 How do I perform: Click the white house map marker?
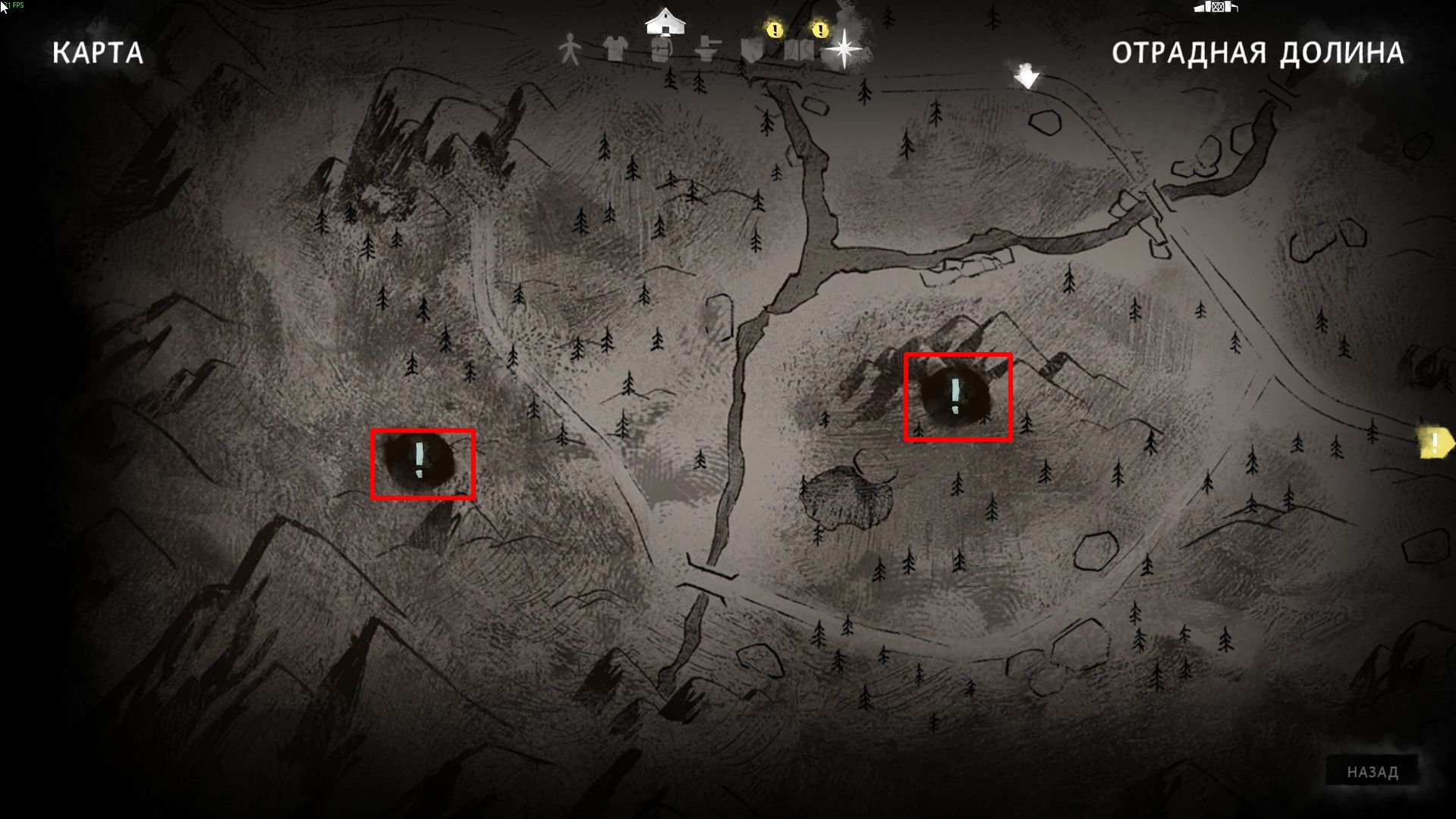coord(665,20)
